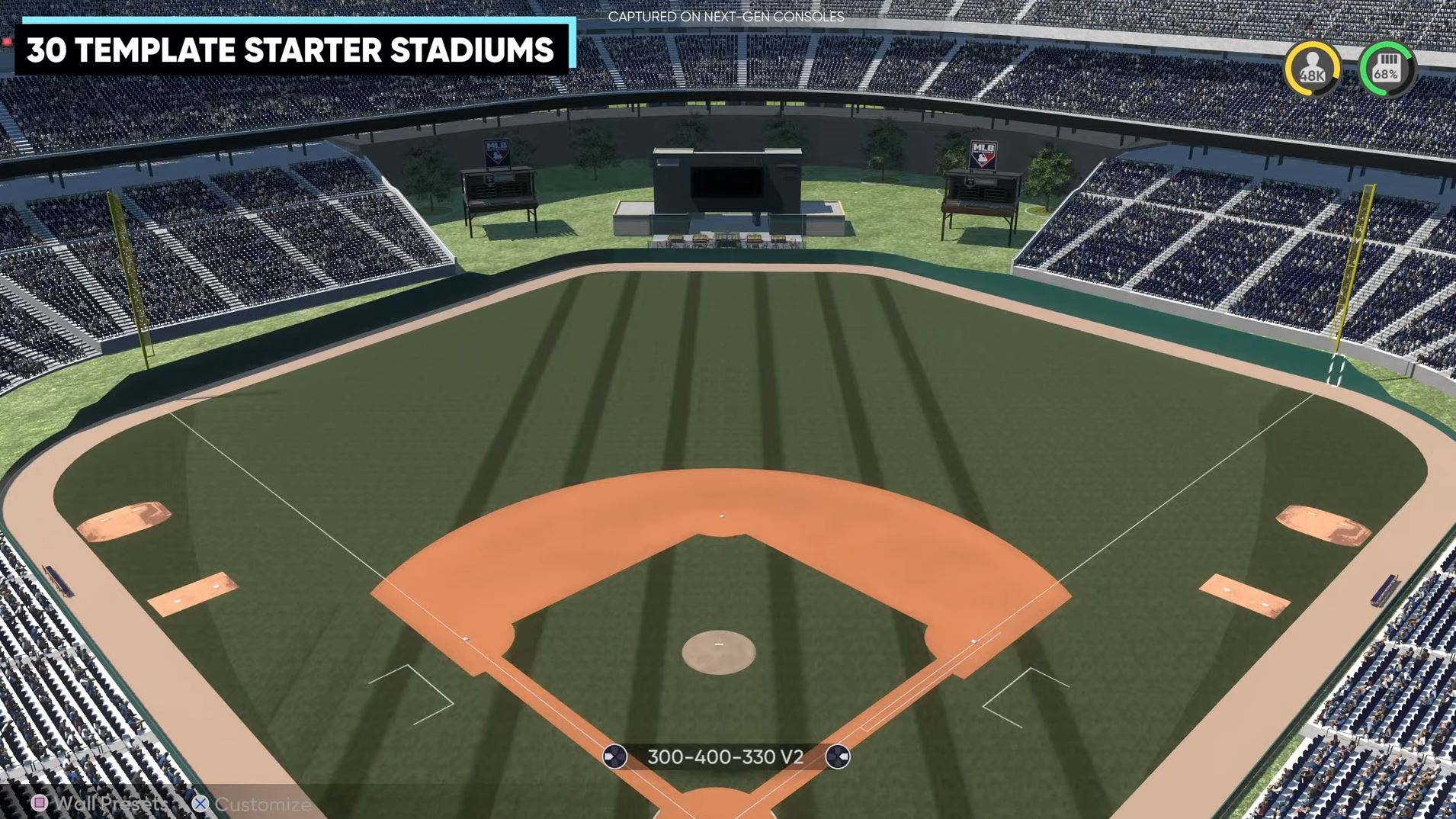The width and height of the screenshot is (1456, 819).
Task: Open the 300-400-330 V2 template selector
Action: pos(726,758)
